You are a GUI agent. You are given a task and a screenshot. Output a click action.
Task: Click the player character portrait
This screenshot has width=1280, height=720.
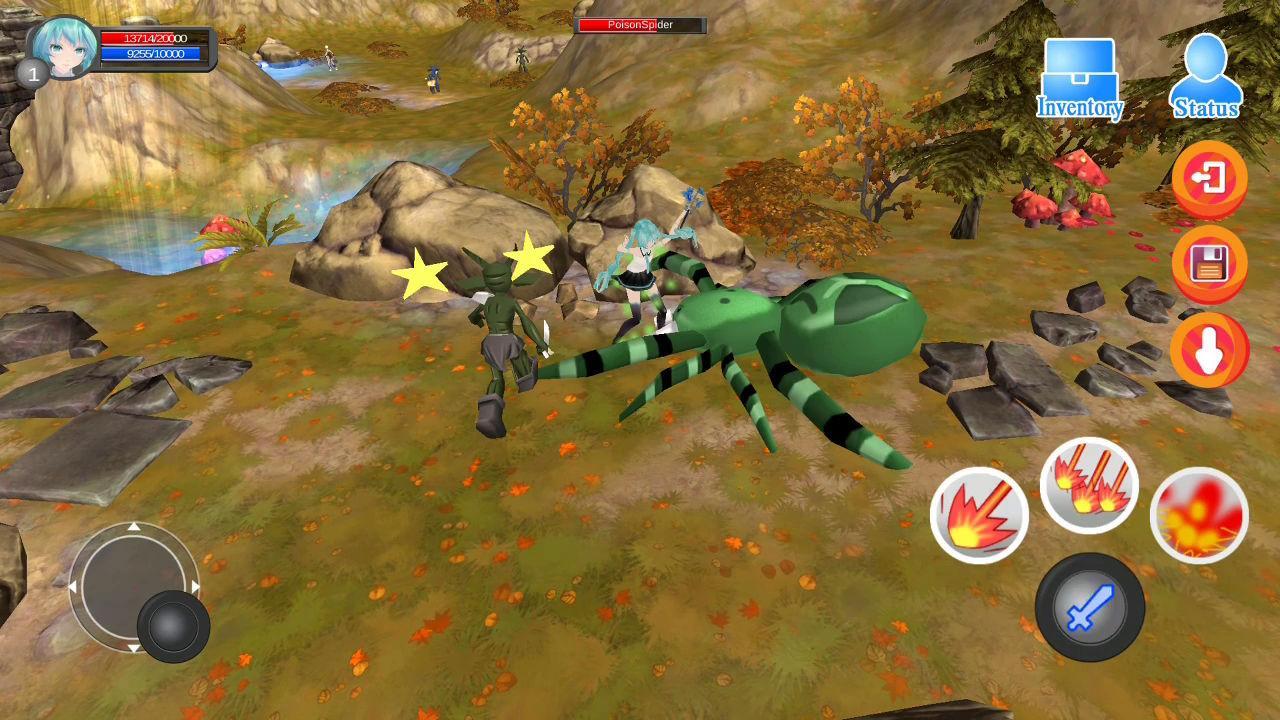click(64, 47)
